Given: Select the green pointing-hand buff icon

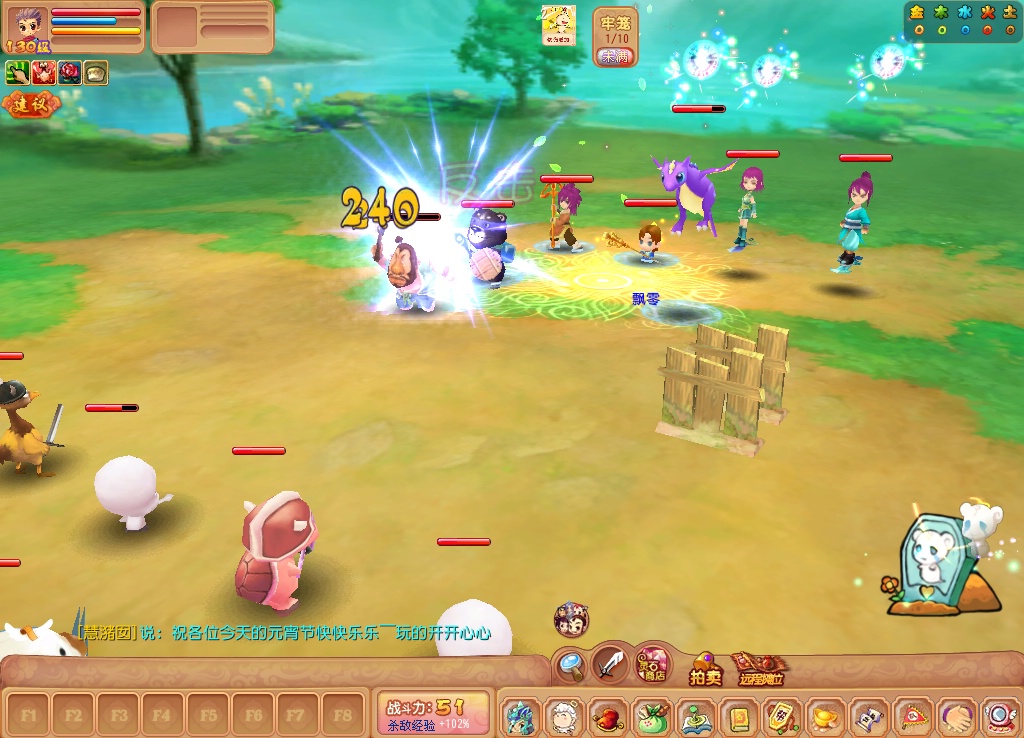Looking at the screenshot, I should 17,72.
